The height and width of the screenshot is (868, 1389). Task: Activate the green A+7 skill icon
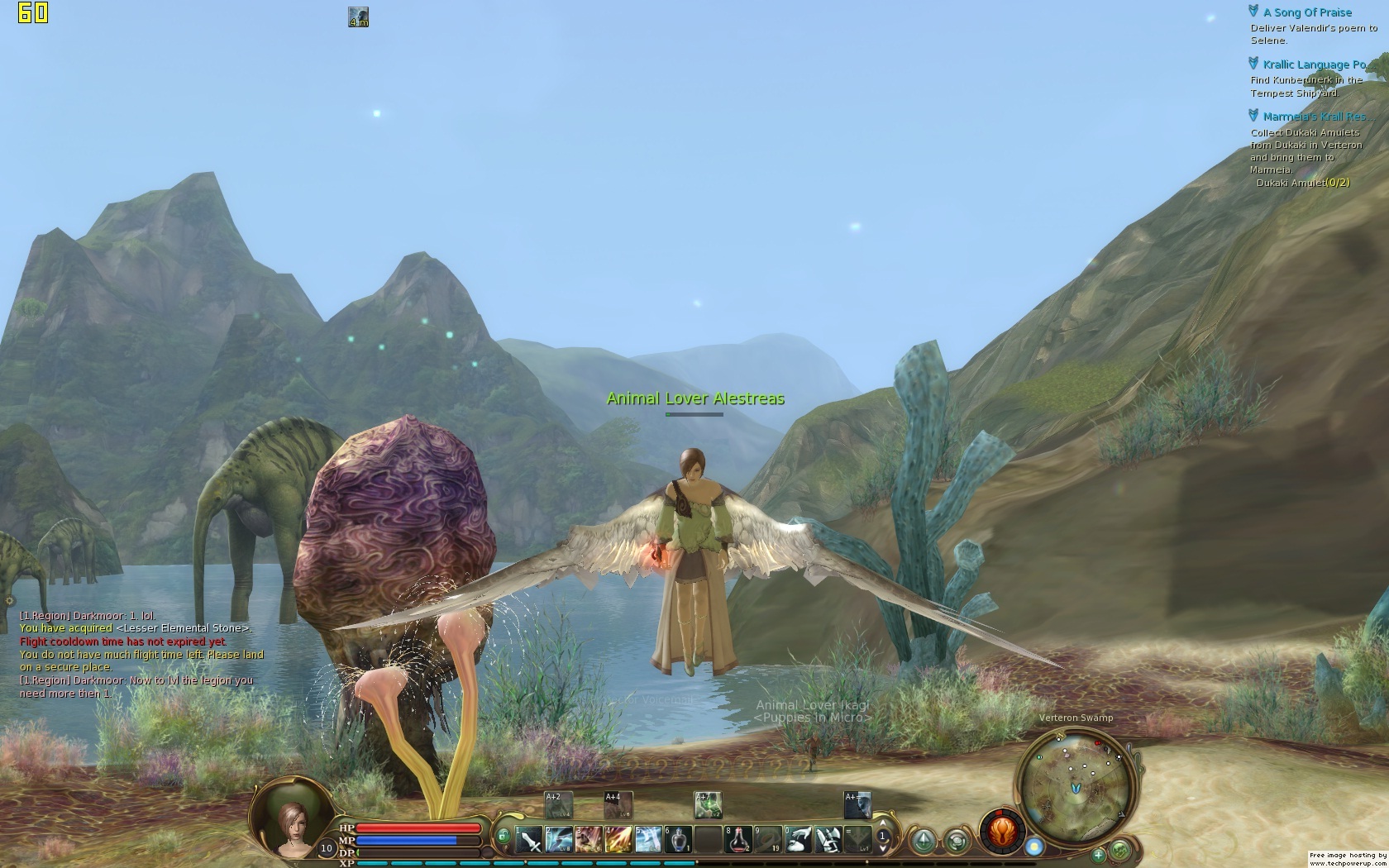click(707, 804)
